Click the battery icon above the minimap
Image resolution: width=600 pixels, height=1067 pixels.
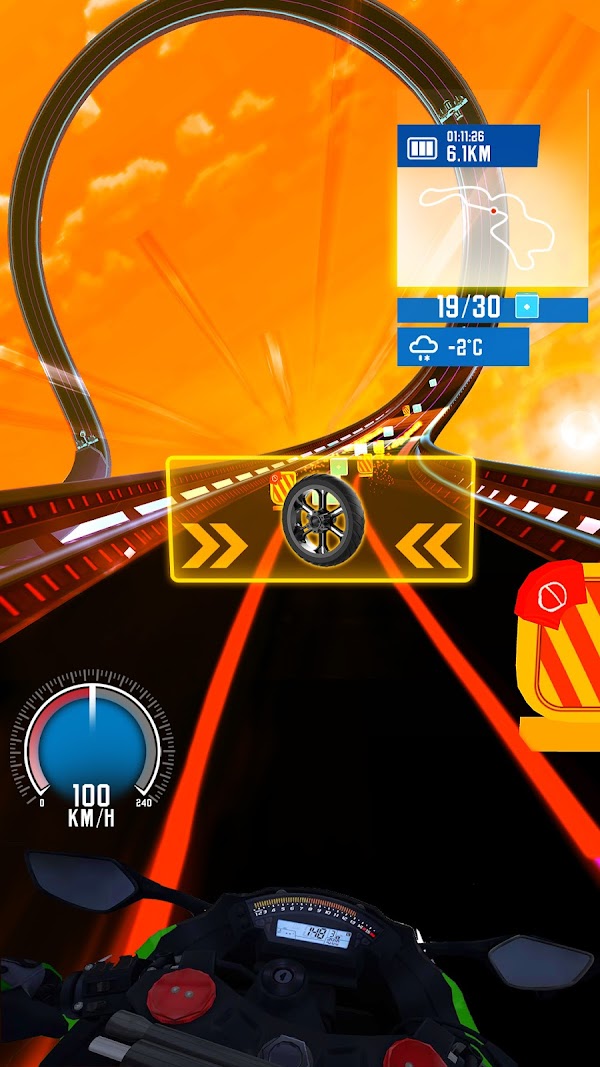point(421,150)
